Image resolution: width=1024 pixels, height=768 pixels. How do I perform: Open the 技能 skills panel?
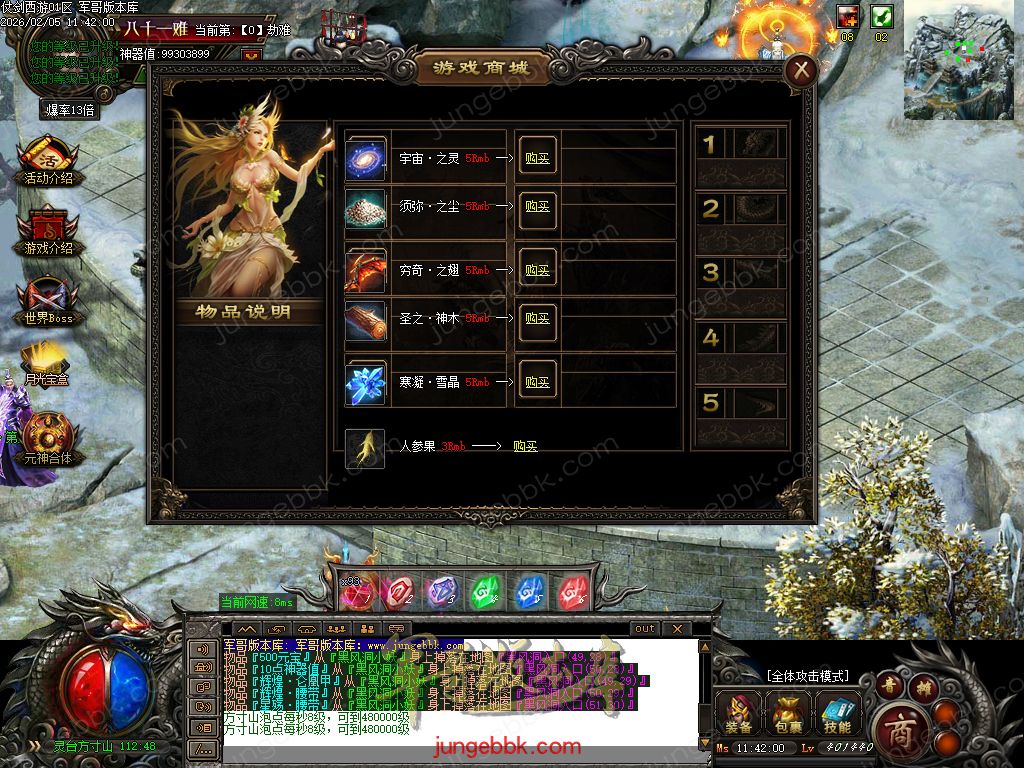click(838, 714)
